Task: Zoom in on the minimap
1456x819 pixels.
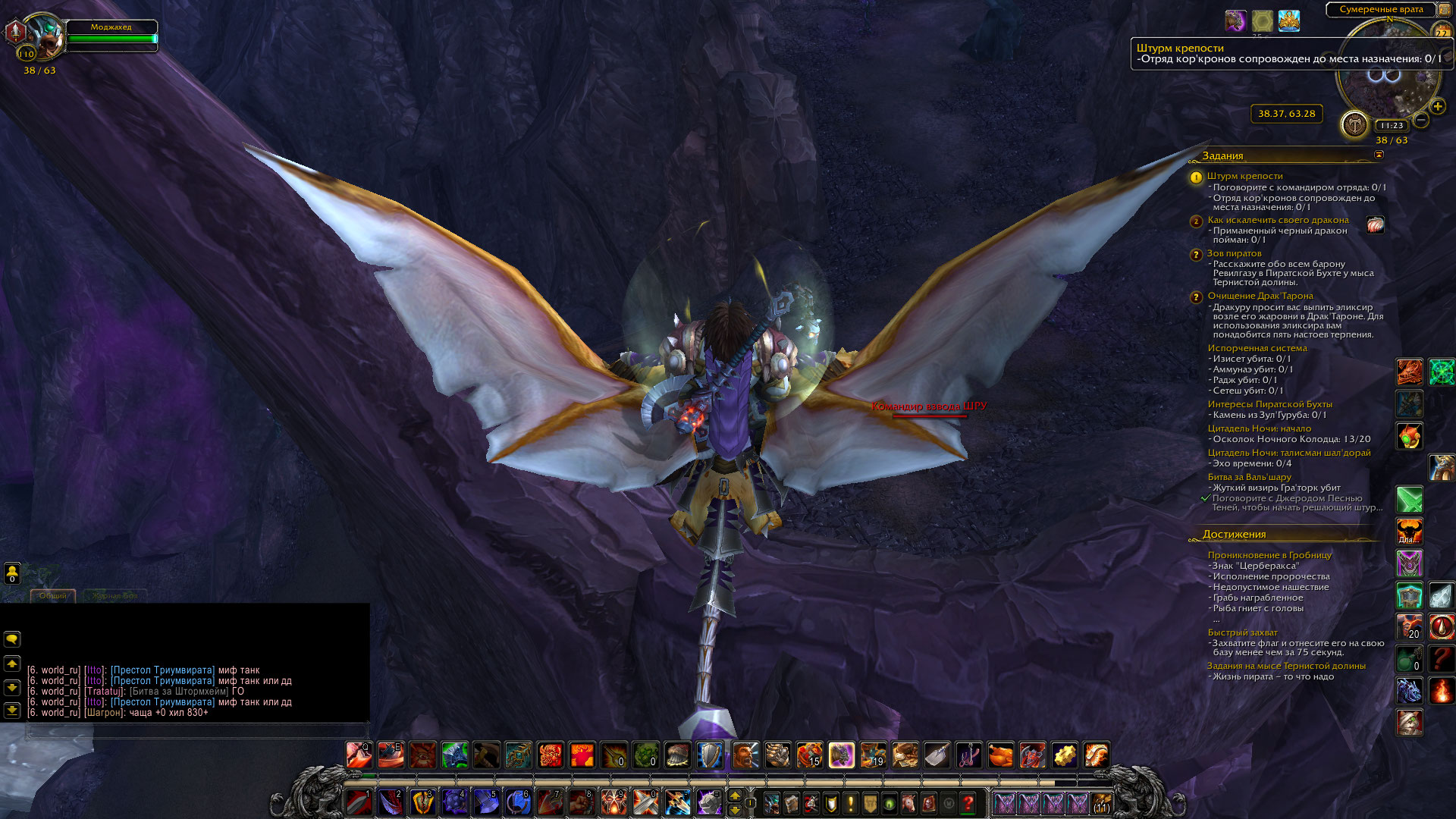Action: [1437, 106]
